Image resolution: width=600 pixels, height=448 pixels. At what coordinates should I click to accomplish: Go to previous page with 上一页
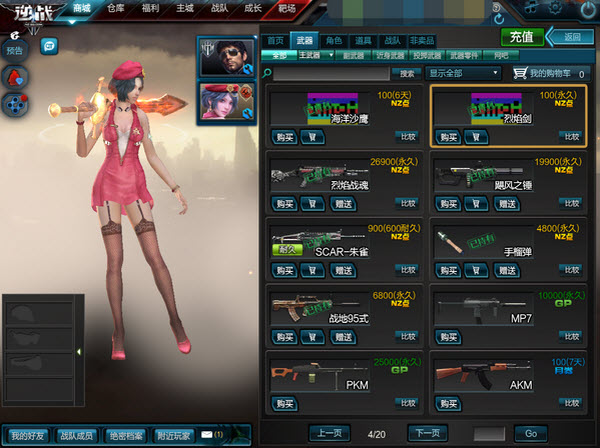click(x=329, y=433)
